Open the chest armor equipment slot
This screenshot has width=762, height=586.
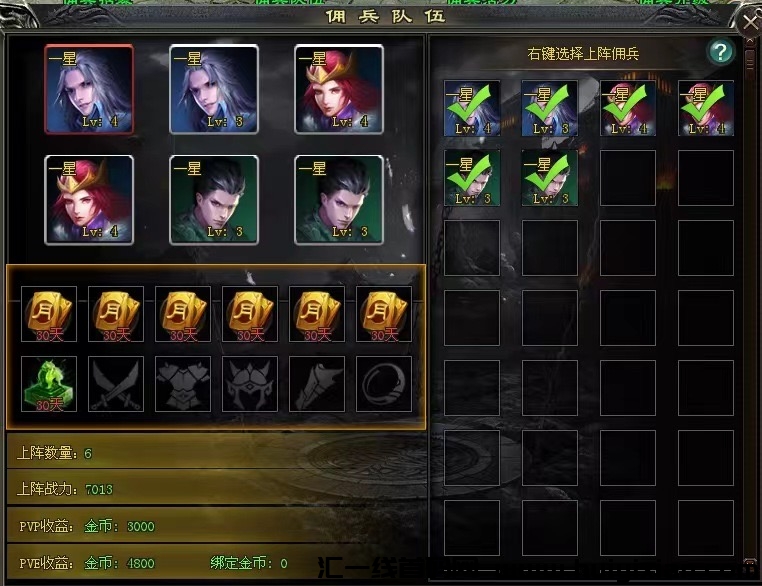point(183,384)
